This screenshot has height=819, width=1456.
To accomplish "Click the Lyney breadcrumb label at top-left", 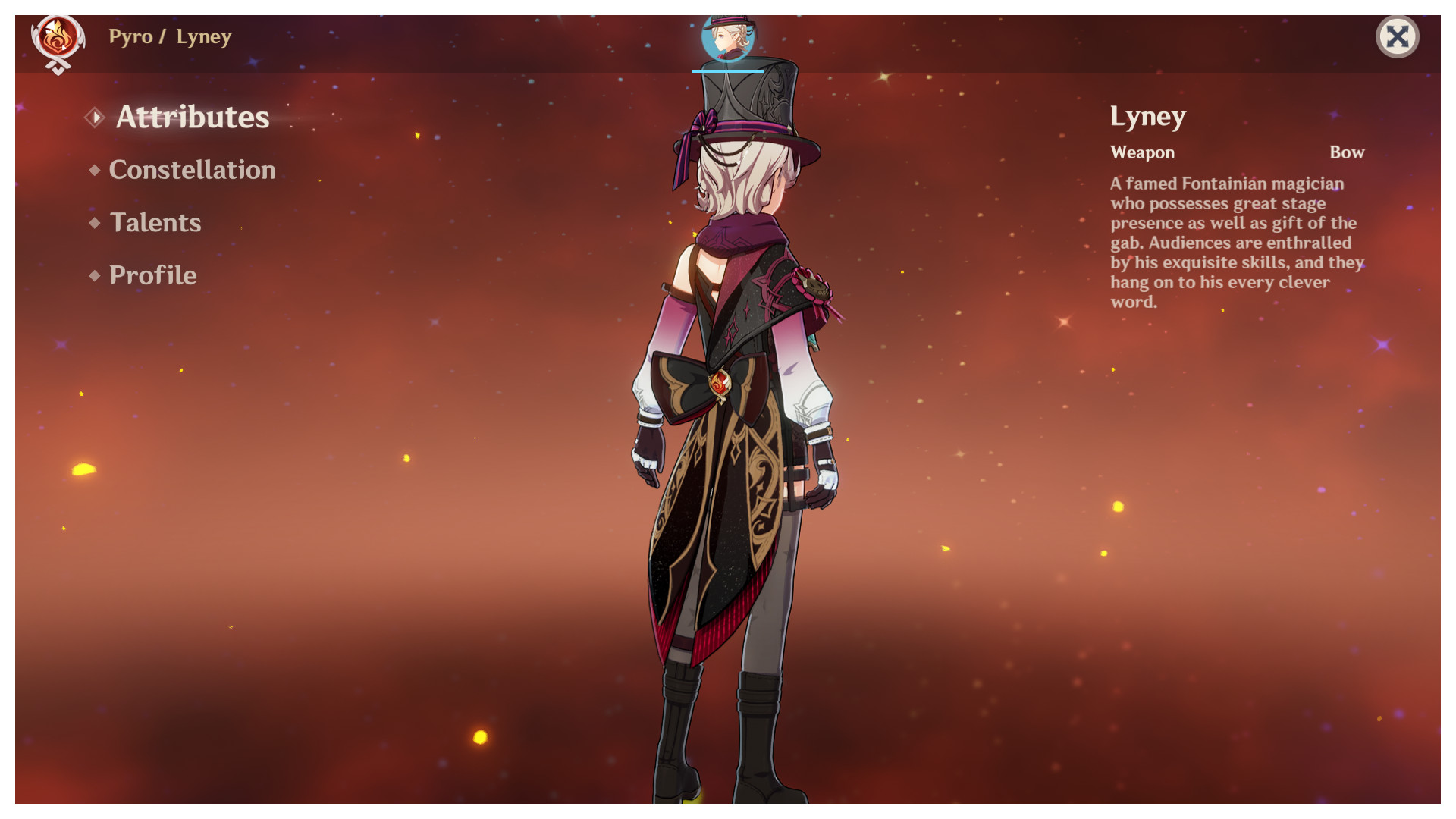I will pos(203,36).
